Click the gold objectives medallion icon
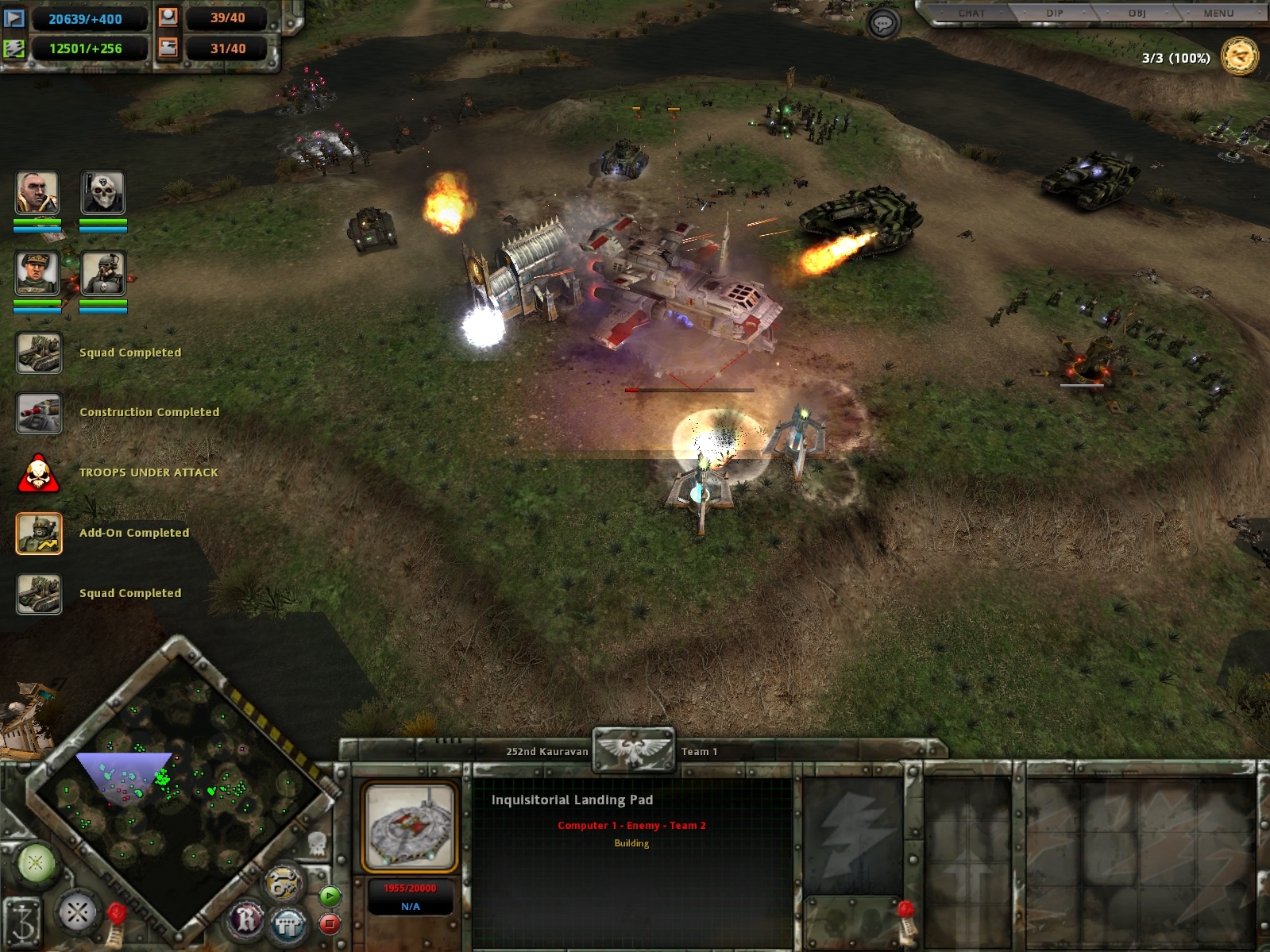1270x952 pixels. click(x=1239, y=57)
